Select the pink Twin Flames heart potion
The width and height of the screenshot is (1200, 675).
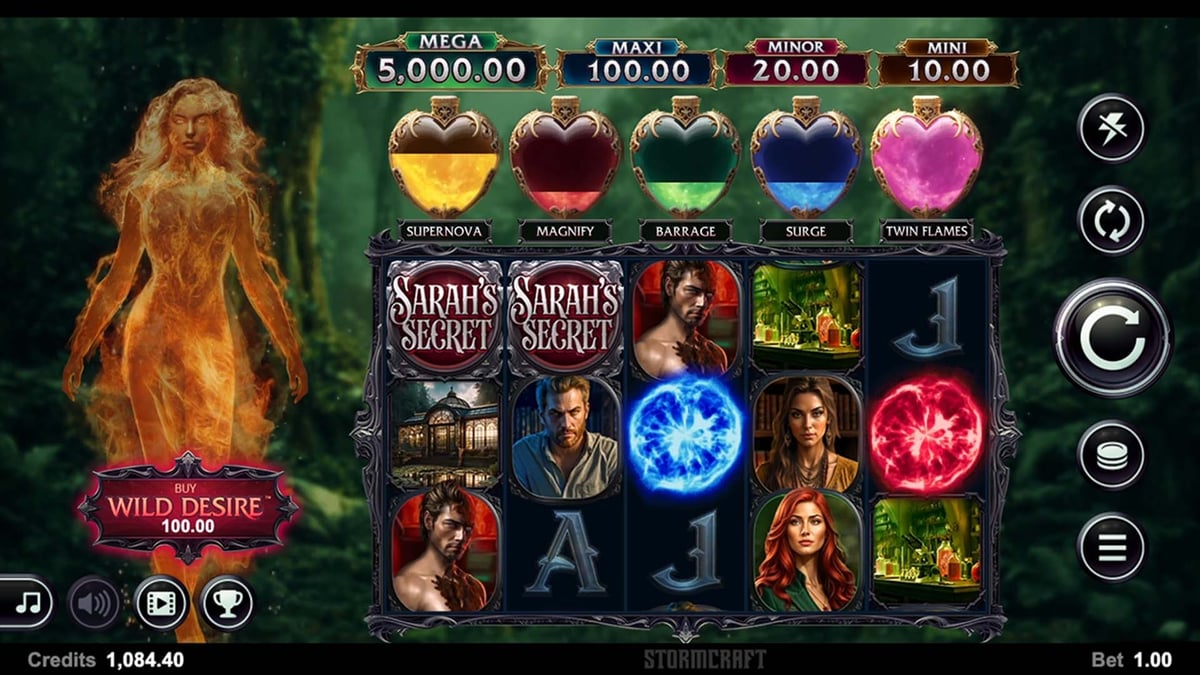[x=926, y=159]
